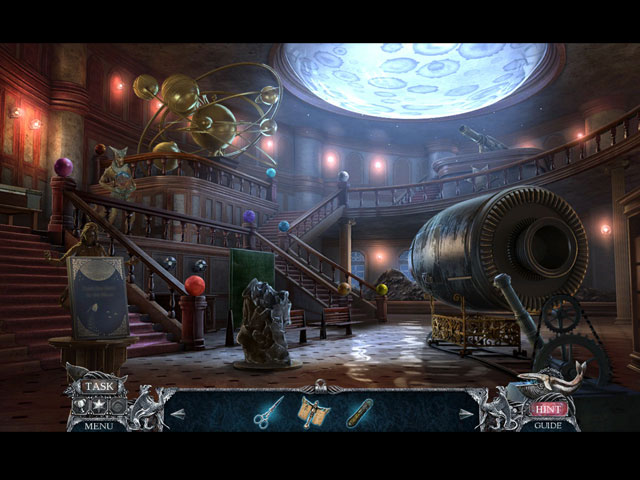
Task: Choose the green tube inventory item
Action: [360, 411]
